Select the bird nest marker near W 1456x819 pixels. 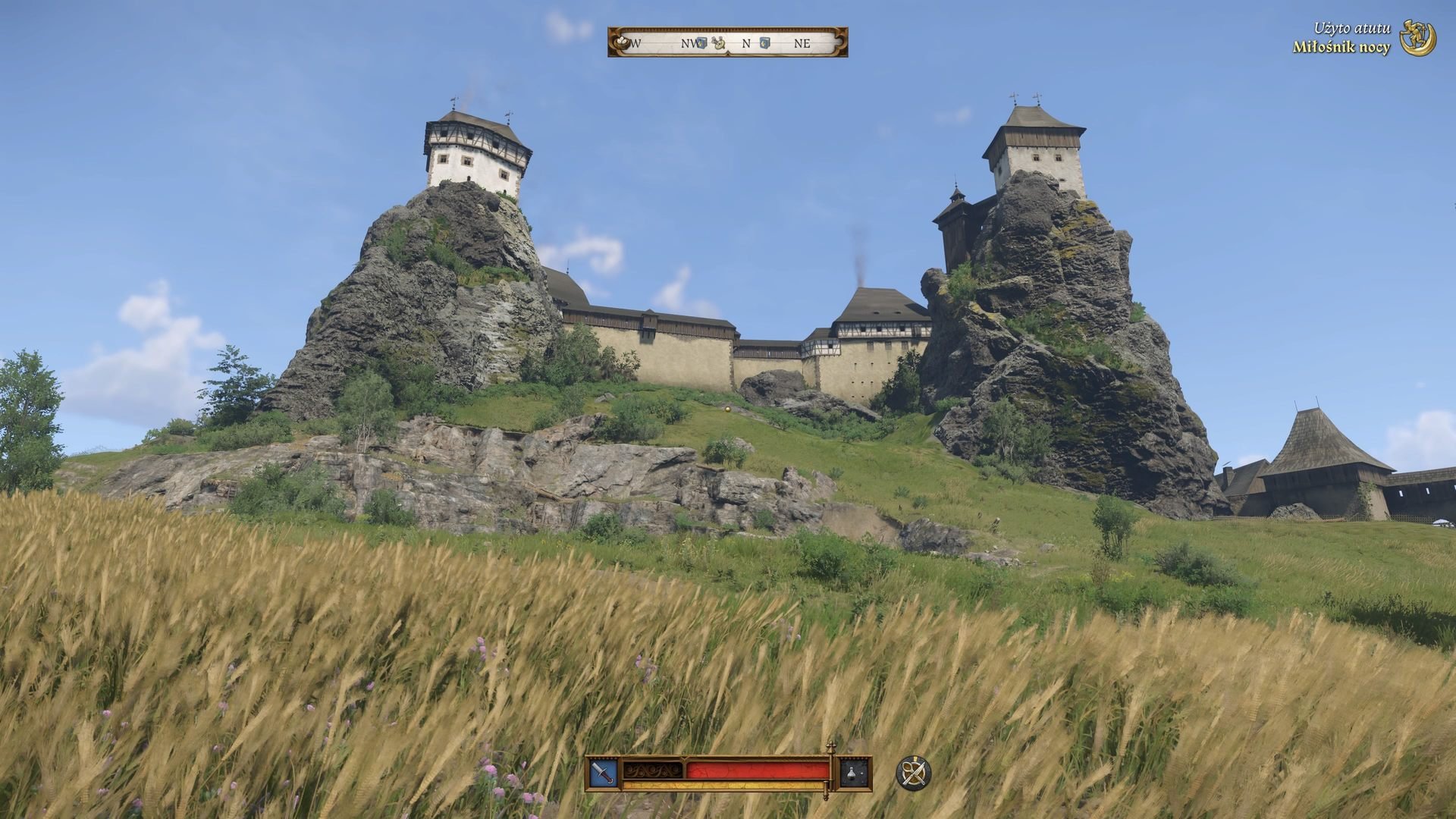[621, 42]
